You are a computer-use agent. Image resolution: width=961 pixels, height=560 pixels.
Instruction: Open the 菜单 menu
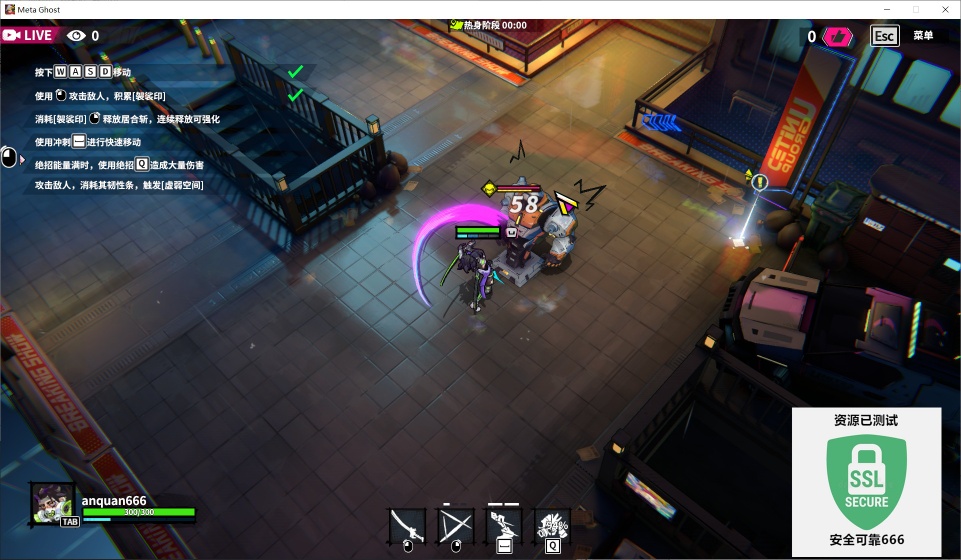point(922,36)
